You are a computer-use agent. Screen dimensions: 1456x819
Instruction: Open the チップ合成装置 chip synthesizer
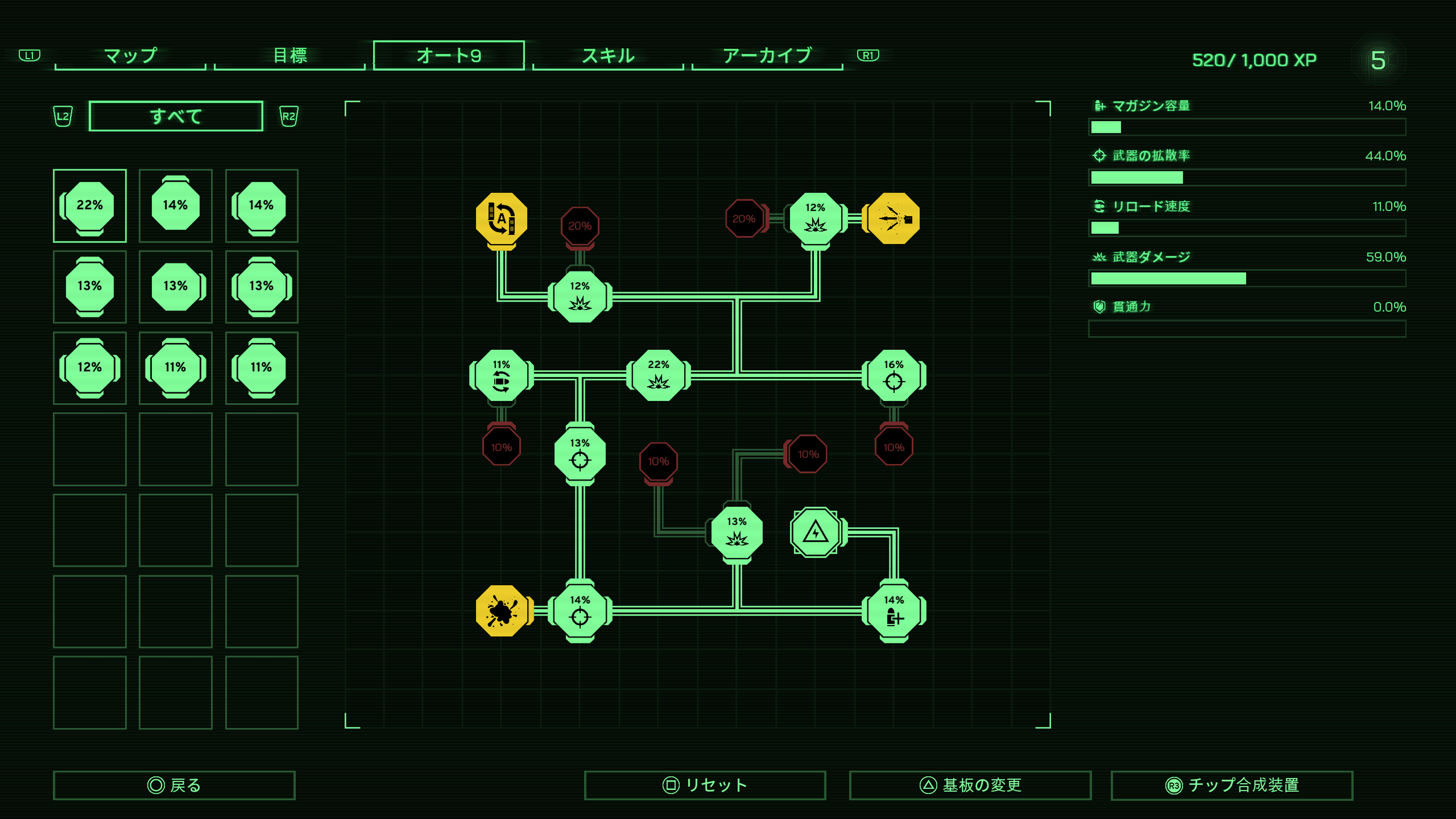coord(1232,785)
